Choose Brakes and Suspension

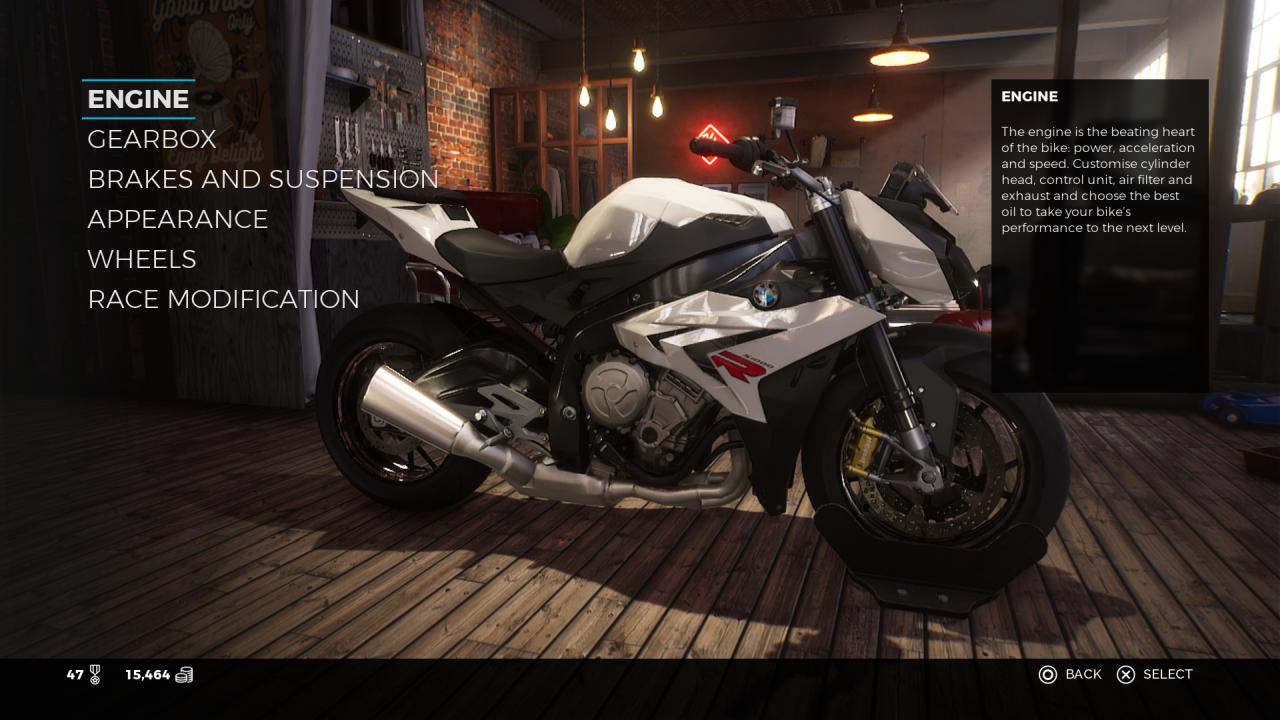263,179
